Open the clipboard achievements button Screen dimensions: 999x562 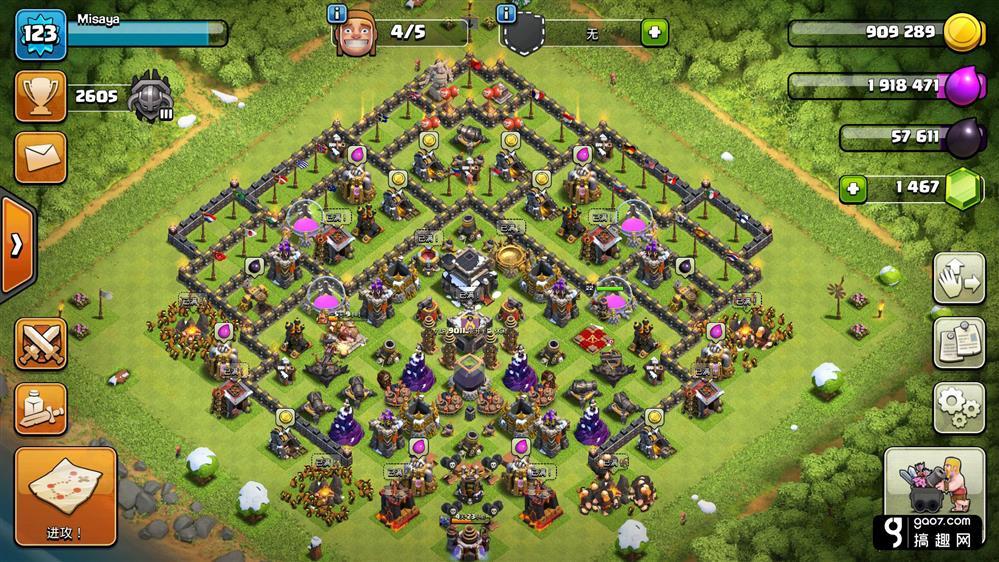point(958,342)
